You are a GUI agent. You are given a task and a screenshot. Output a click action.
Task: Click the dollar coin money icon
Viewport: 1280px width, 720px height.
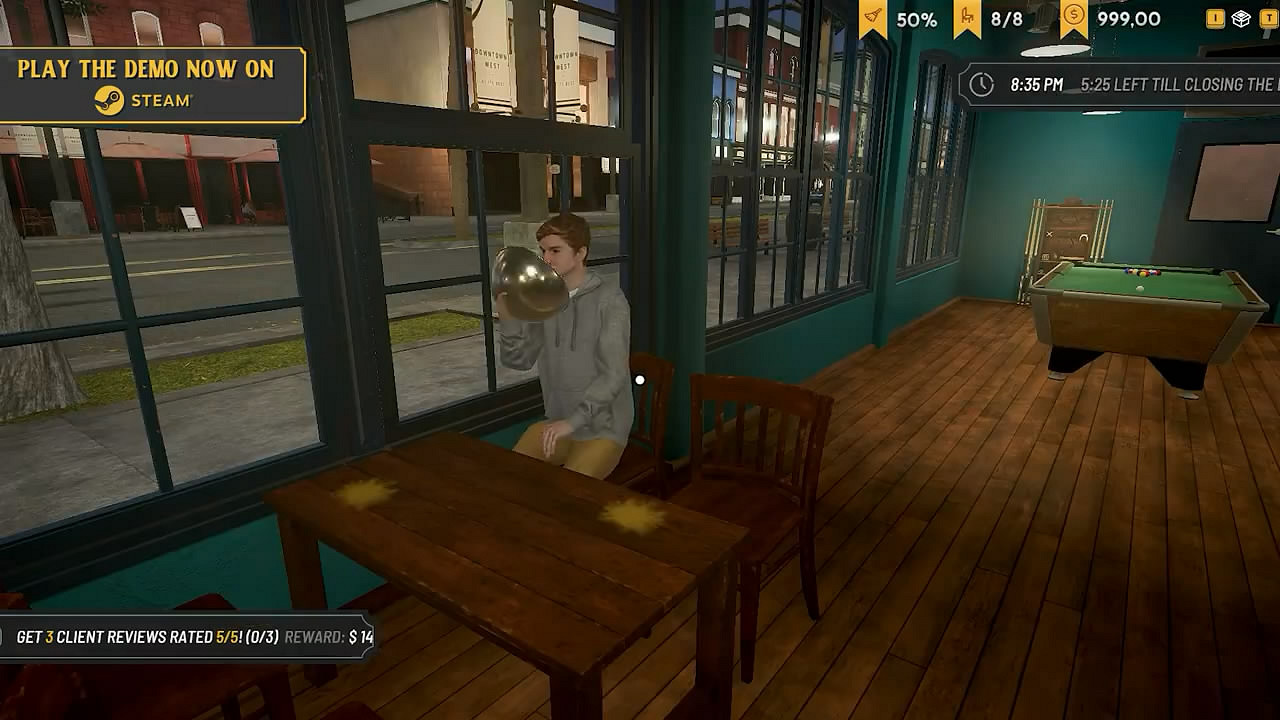pyautogui.click(x=1073, y=14)
